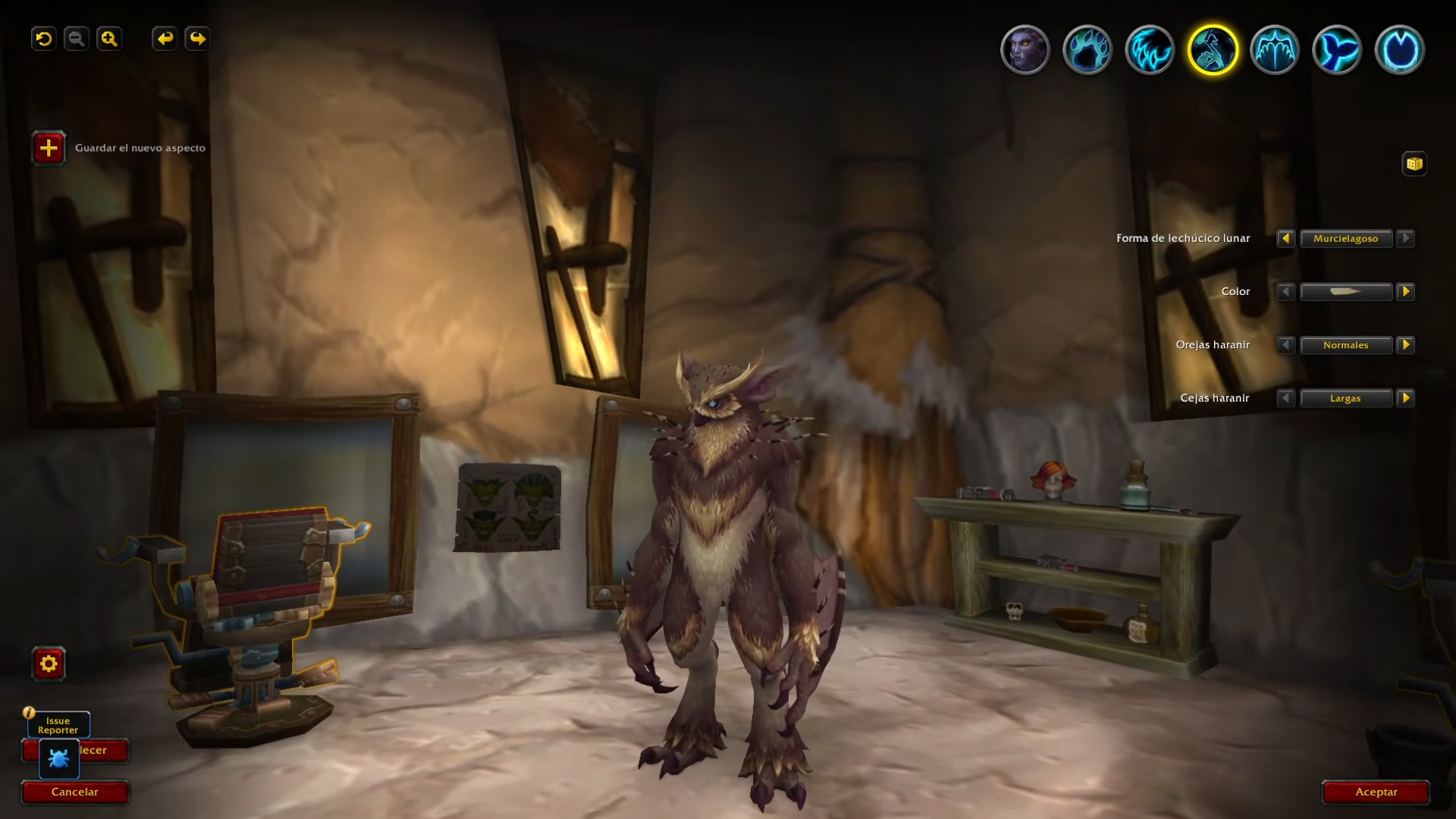
Task: Cancel changes with the Cancelar button
Action: 74,792
